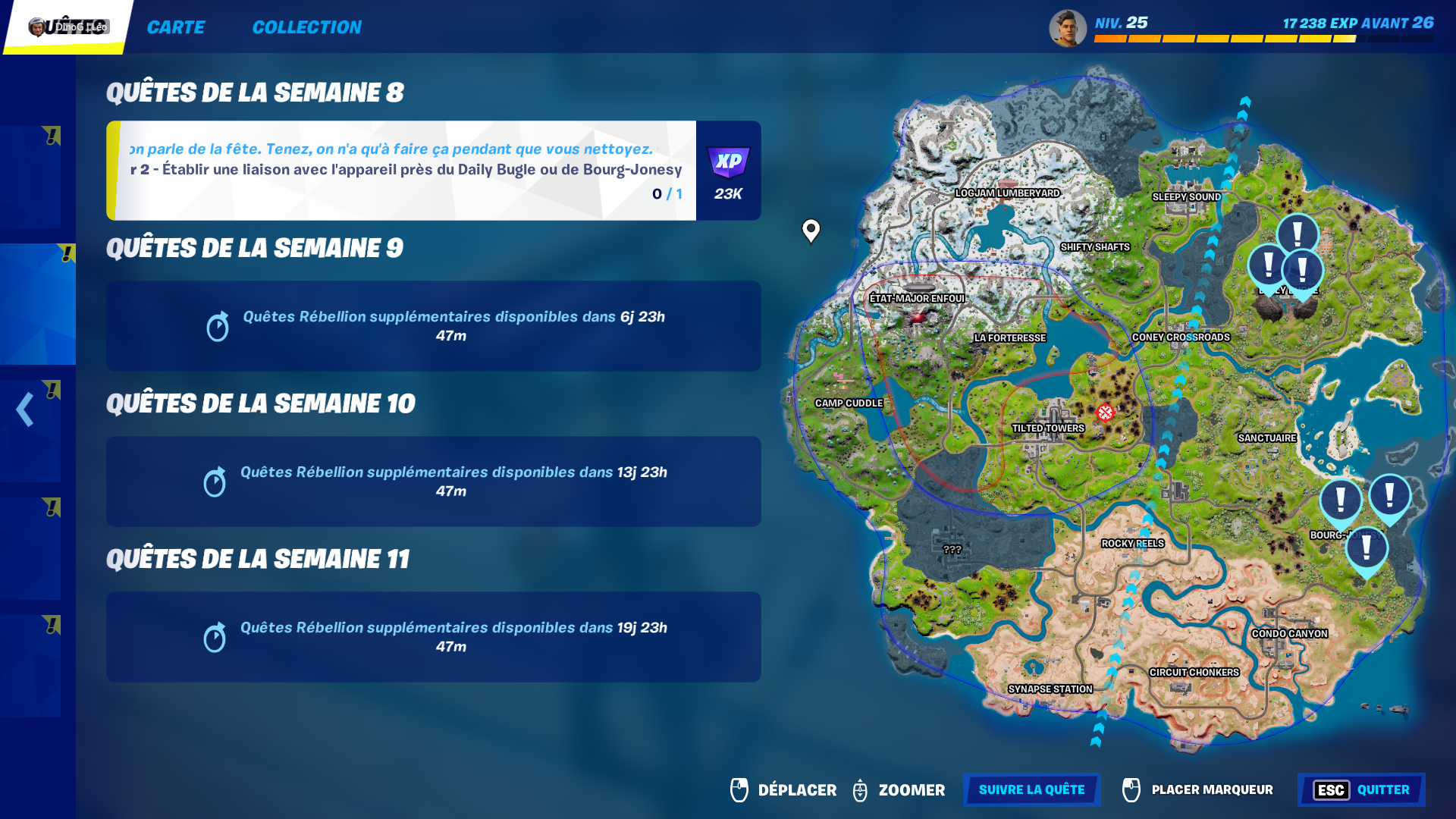Open the CARTE tab
1456x819 pixels.
click(x=176, y=27)
